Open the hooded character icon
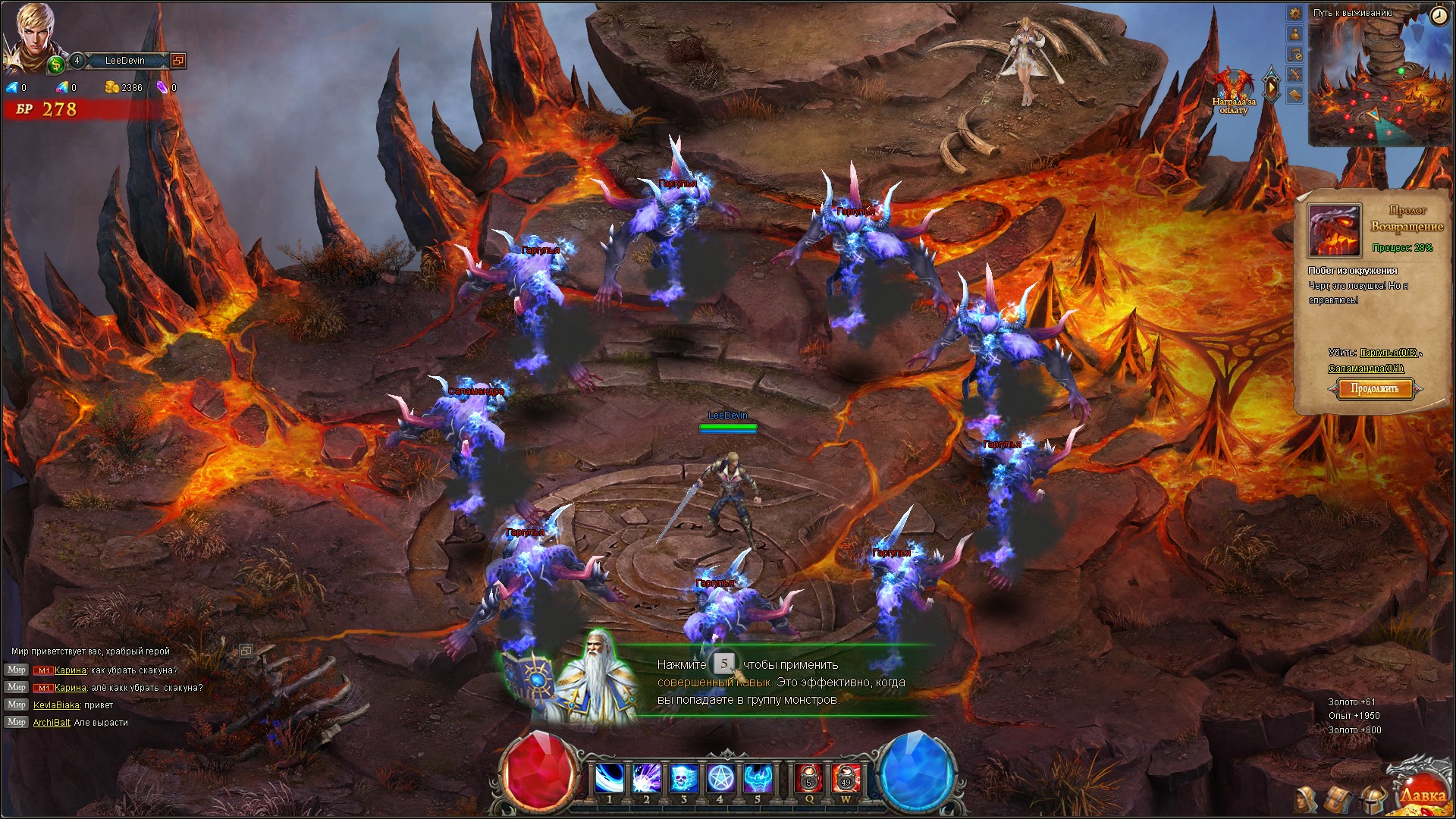The height and width of the screenshot is (819, 1456). pos(1306,799)
